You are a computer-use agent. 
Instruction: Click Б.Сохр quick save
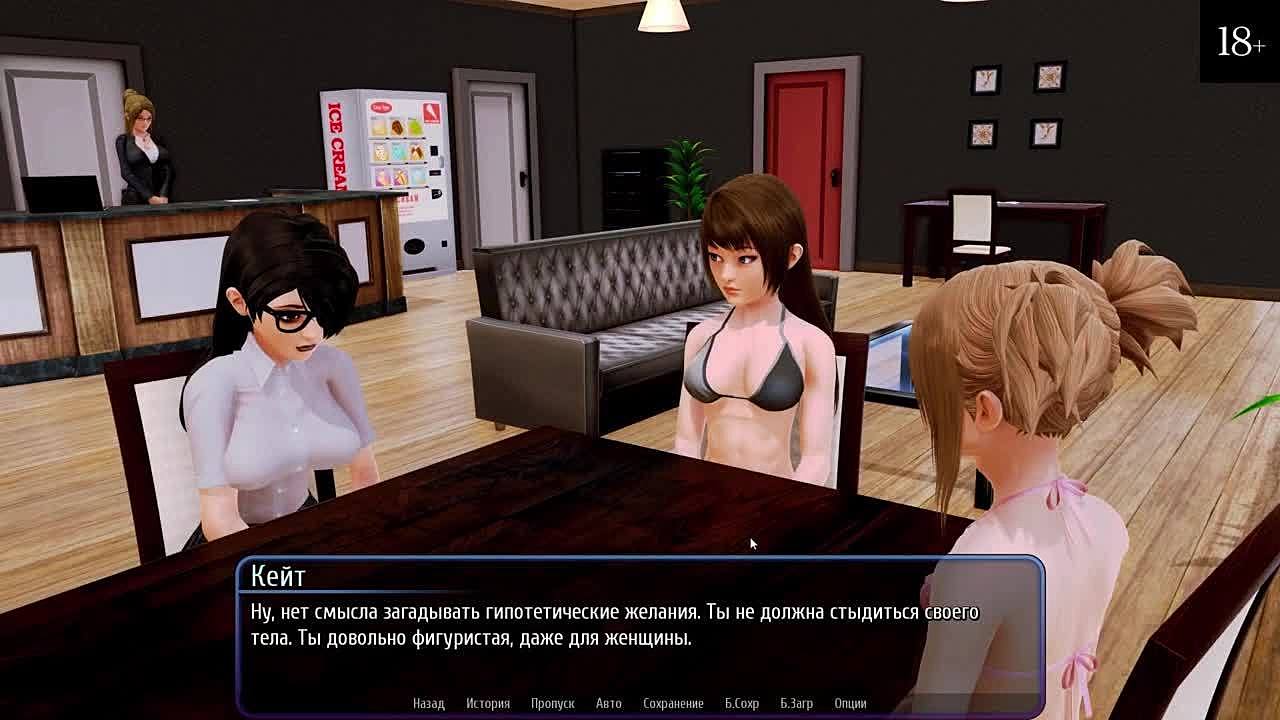[x=742, y=703]
